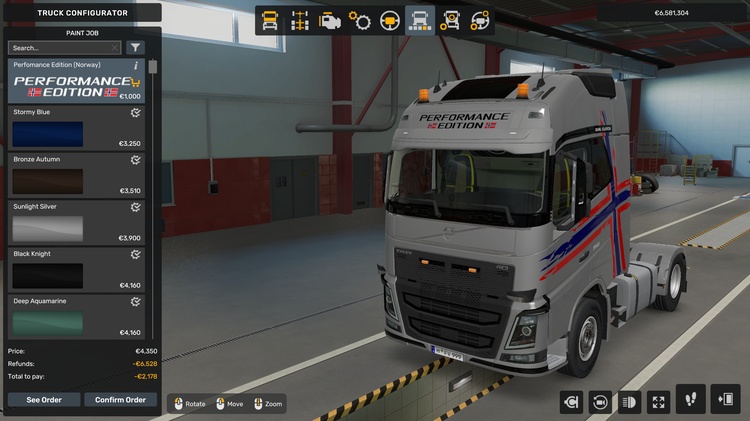Confirm Order for the truck changes
The height and width of the screenshot is (421, 750).
pos(120,400)
